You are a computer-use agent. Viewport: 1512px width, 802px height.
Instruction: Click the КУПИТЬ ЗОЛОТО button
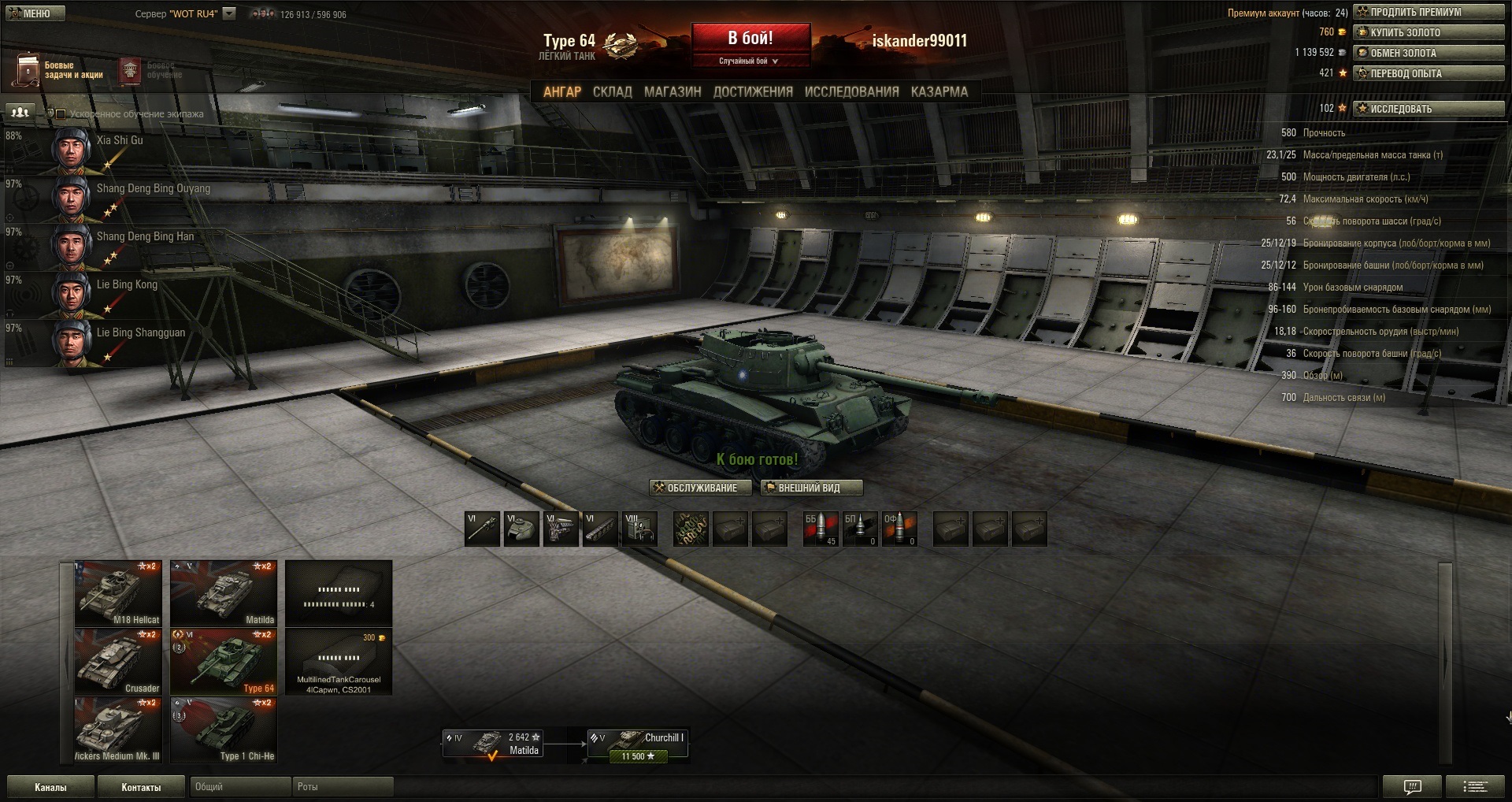(1429, 32)
